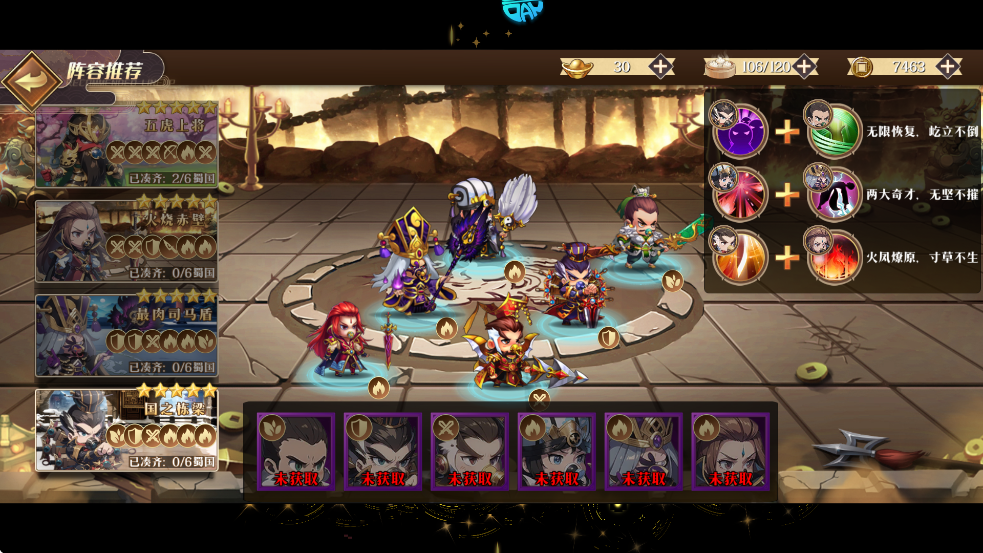The height and width of the screenshot is (553, 983).
Task: Select the 国之栋梁 lineup card
Action: pos(126,429)
